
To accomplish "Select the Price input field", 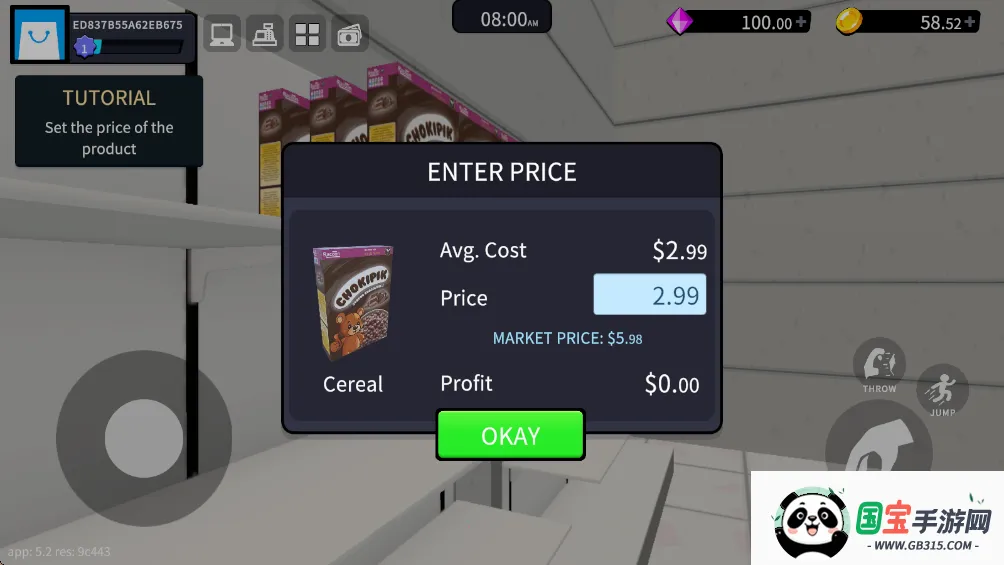I will 649,295.
